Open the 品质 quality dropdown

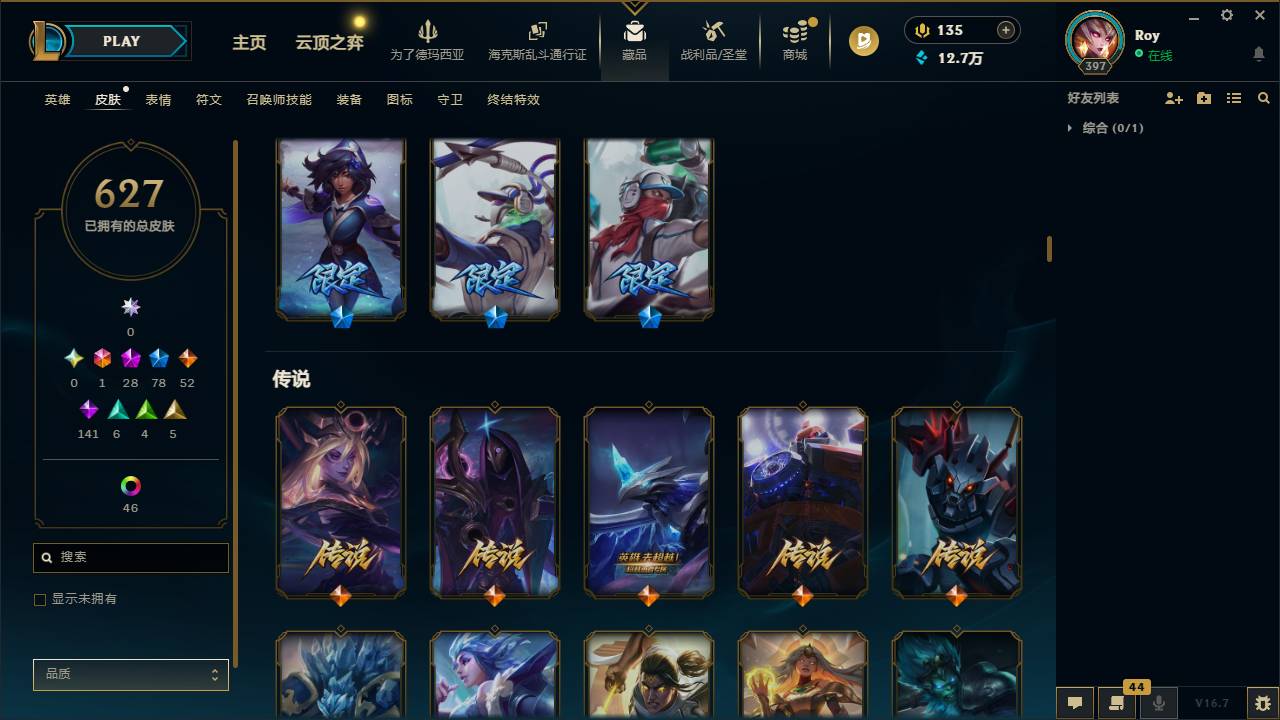(130, 674)
